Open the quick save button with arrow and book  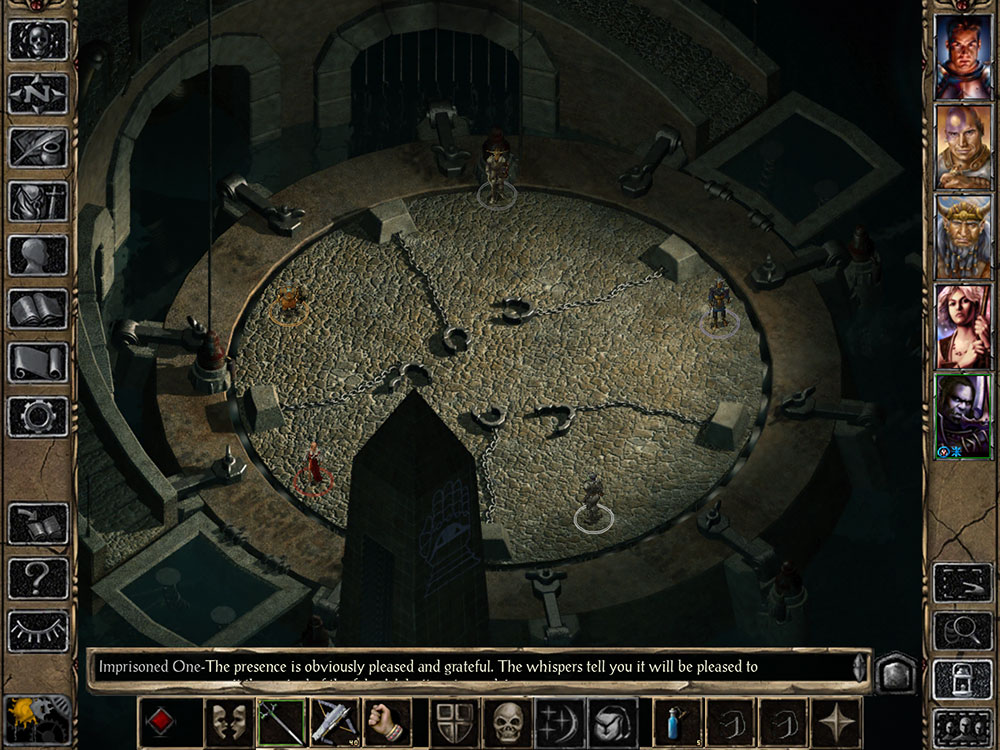tap(38, 524)
